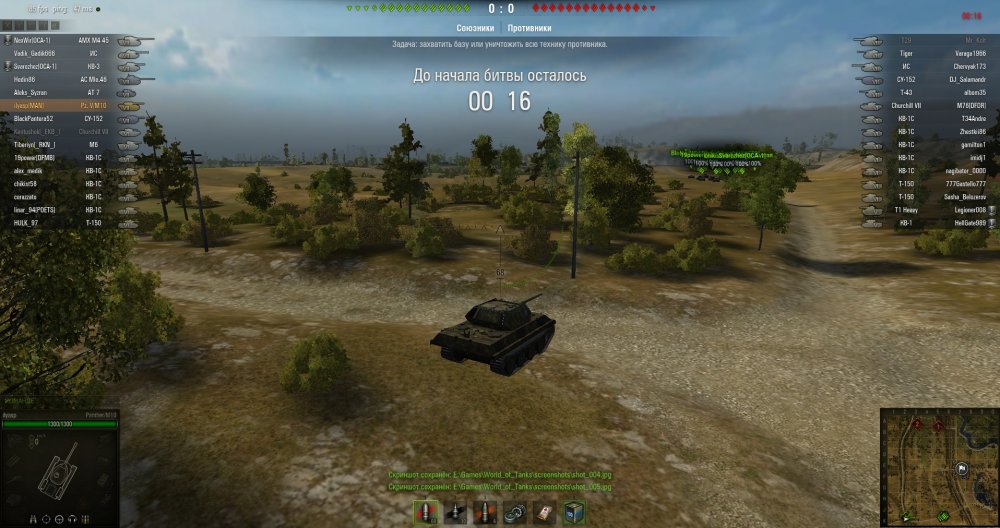Switch to the Союзники tab

(x=475, y=29)
